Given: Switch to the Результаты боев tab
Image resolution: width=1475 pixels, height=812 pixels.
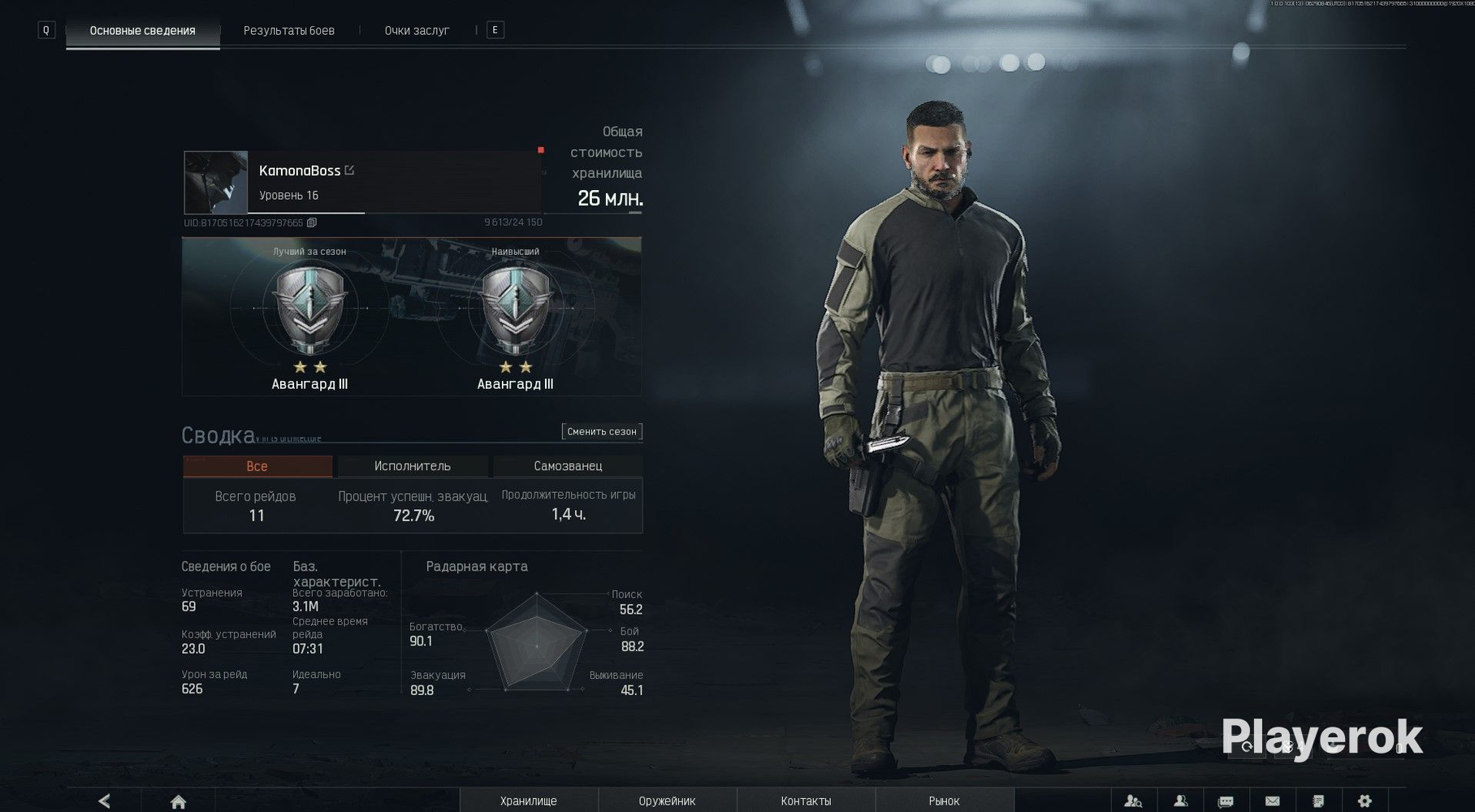Looking at the screenshot, I should (x=288, y=31).
